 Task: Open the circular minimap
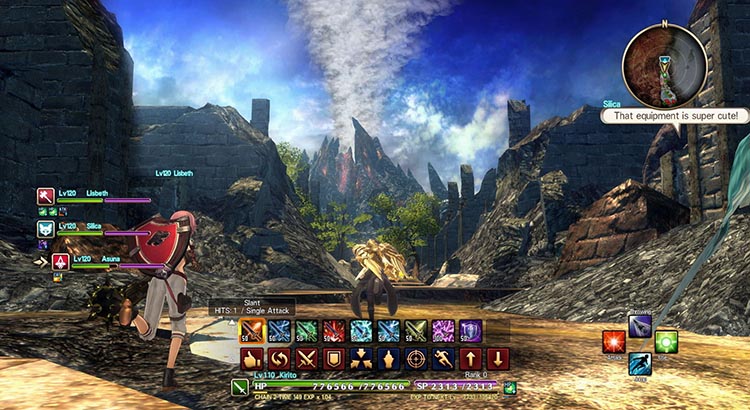coord(663,62)
